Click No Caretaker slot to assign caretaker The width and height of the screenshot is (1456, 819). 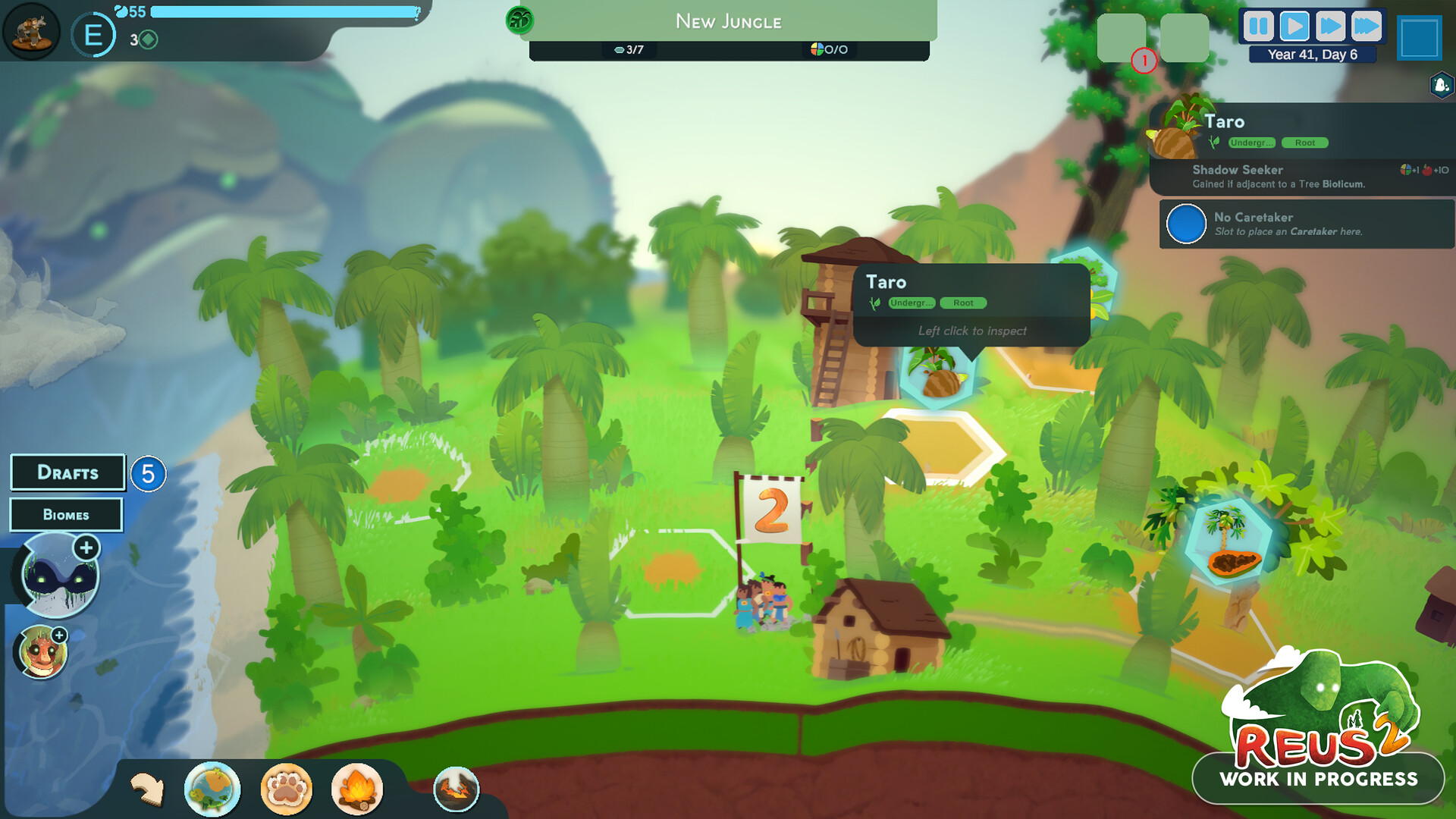pyautogui.click(x=1187, y=224)
